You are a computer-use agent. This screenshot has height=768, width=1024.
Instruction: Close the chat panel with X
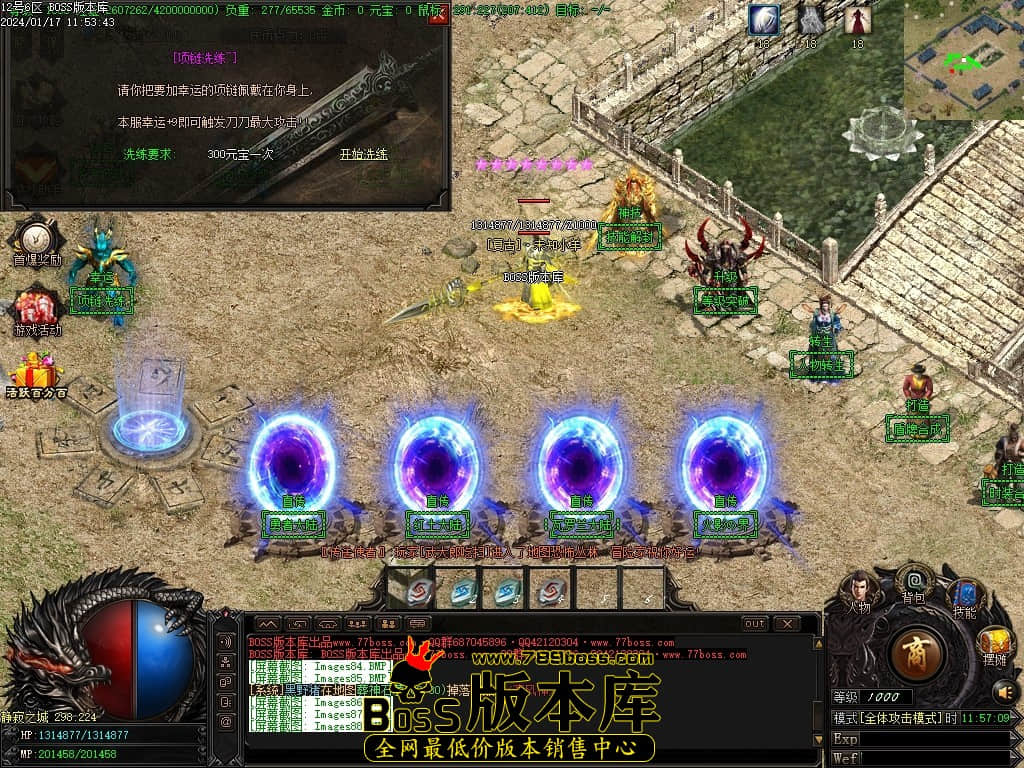786,624
